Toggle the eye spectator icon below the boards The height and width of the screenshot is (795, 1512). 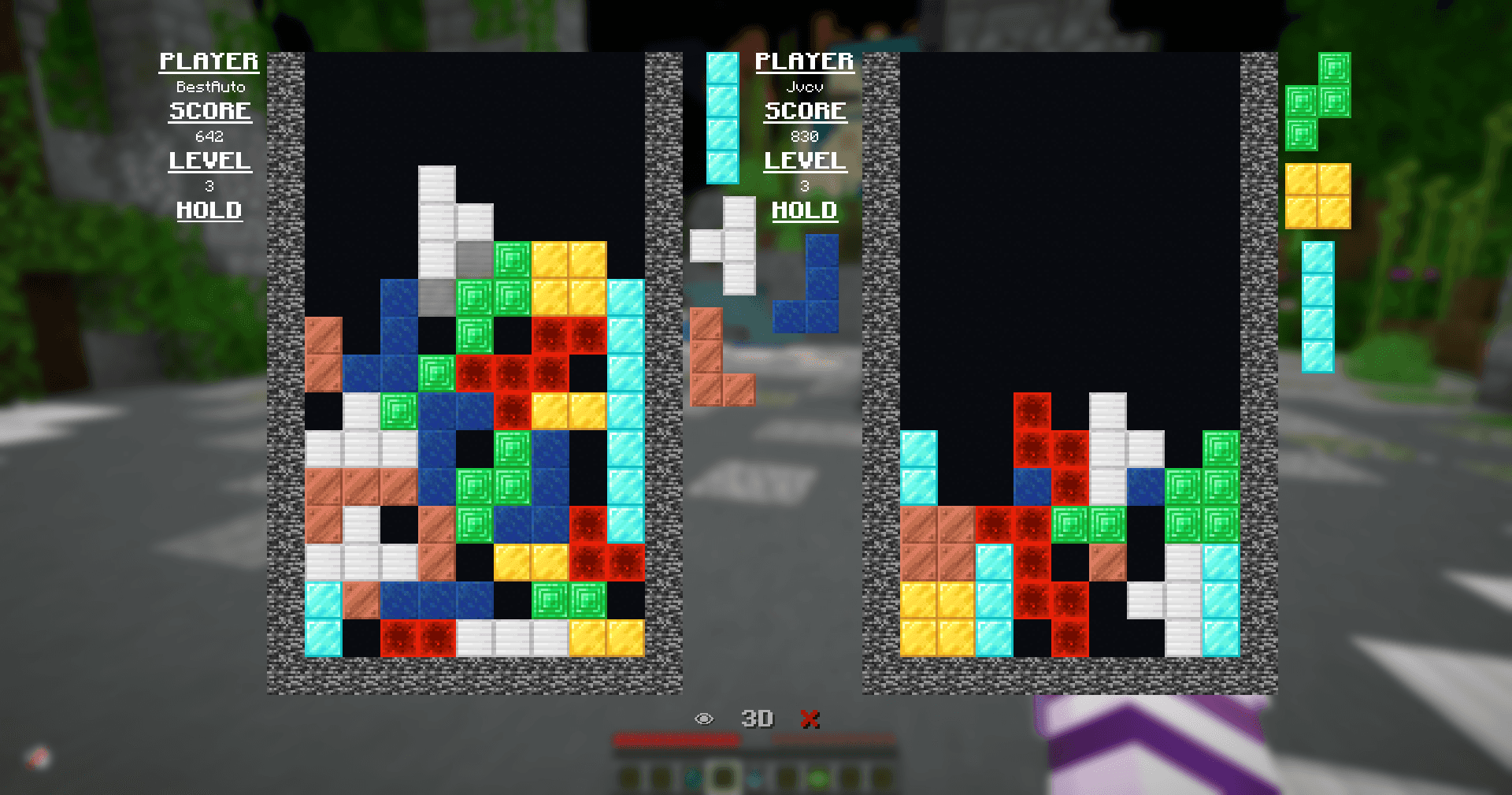(x=703, y=718)
